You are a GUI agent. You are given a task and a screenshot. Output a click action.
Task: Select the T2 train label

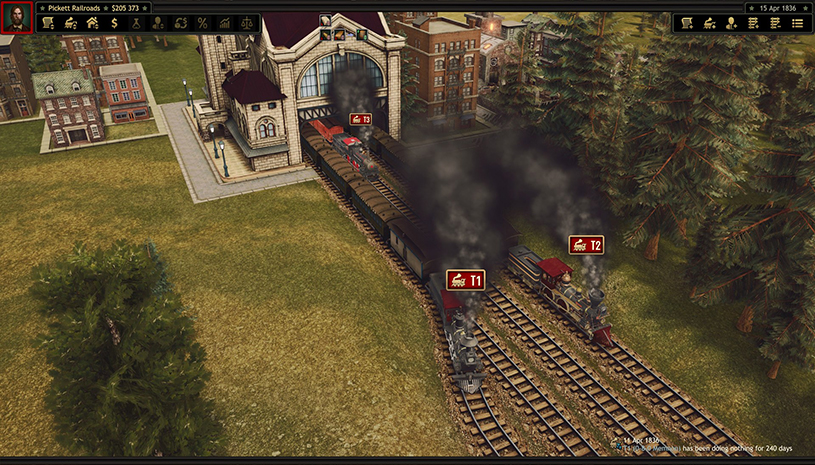586,245
